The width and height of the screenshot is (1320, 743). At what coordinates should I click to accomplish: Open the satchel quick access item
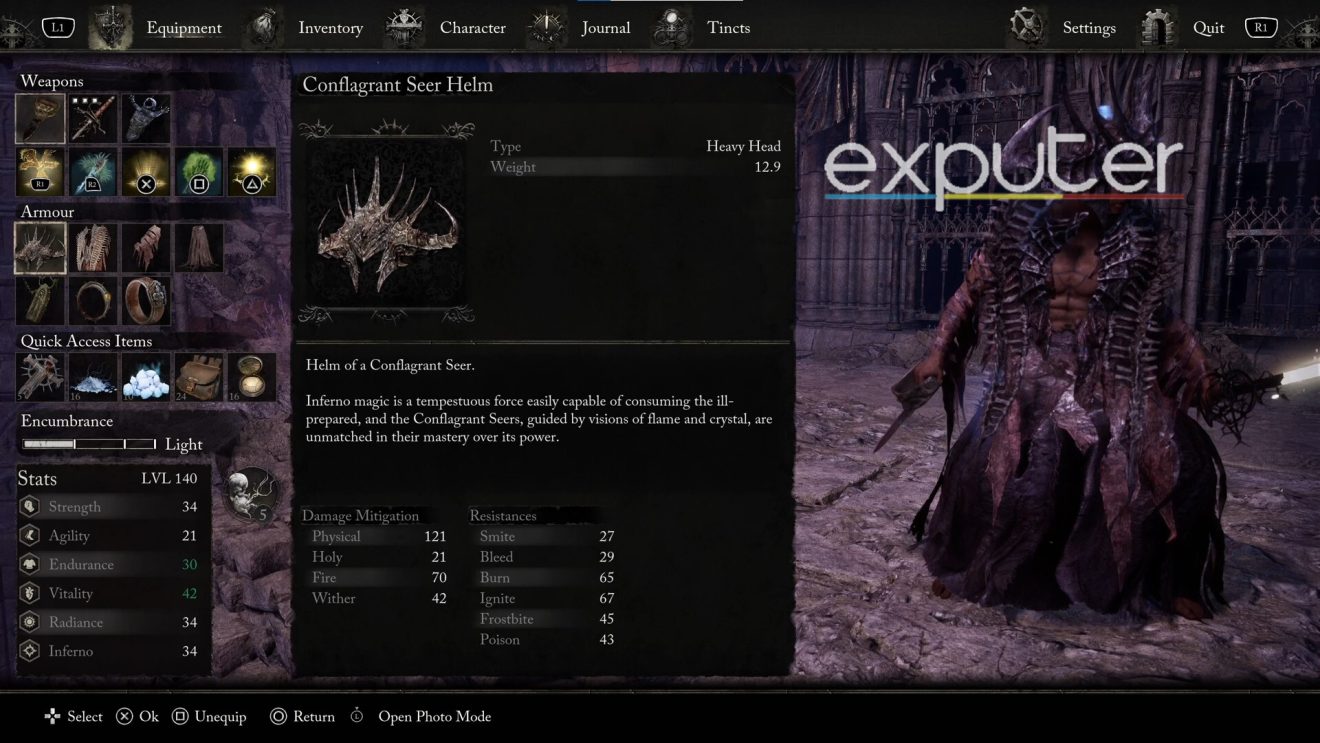pos(199,377)
